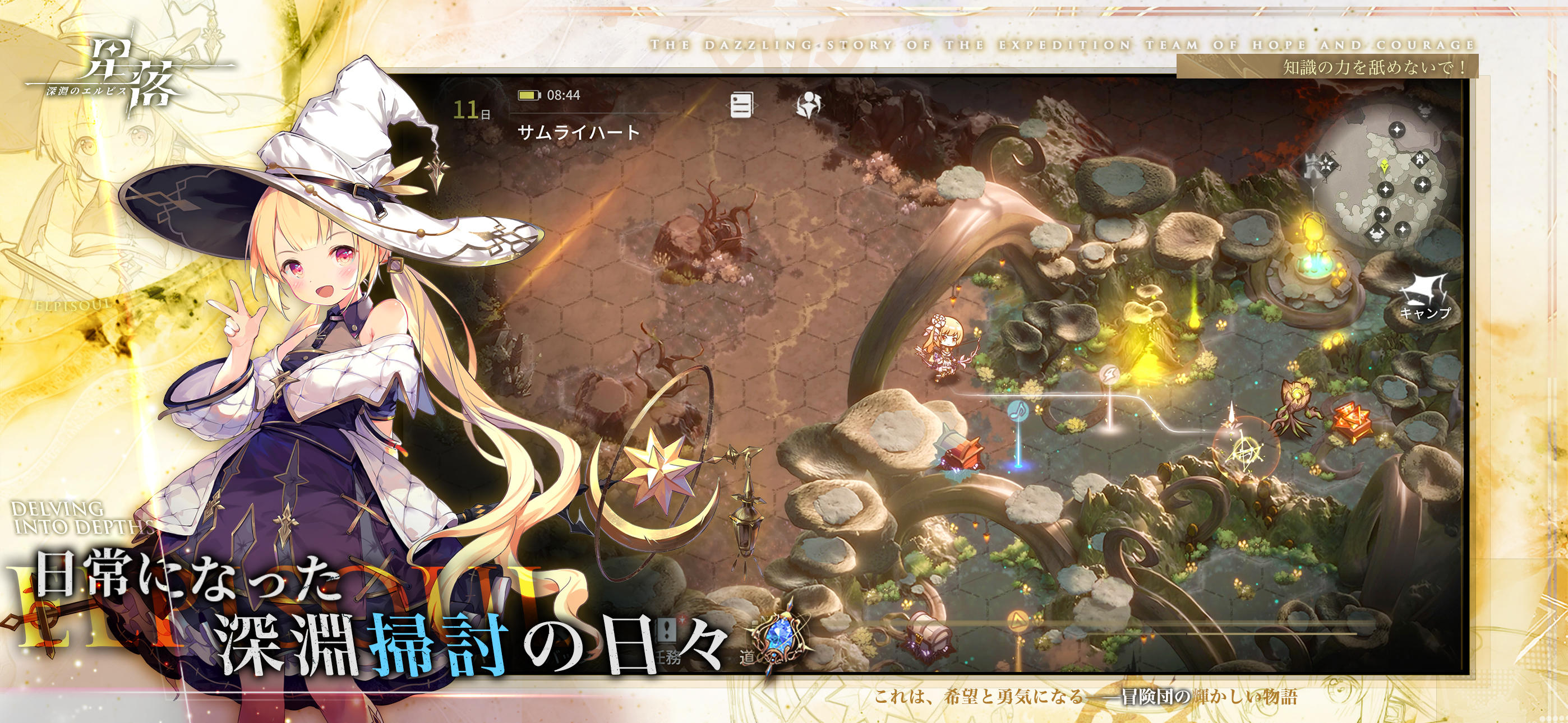This screenshot has width=1568, height=723.
Task: Open the journal icon in the top bar
Action: click(x=742, y=105)
